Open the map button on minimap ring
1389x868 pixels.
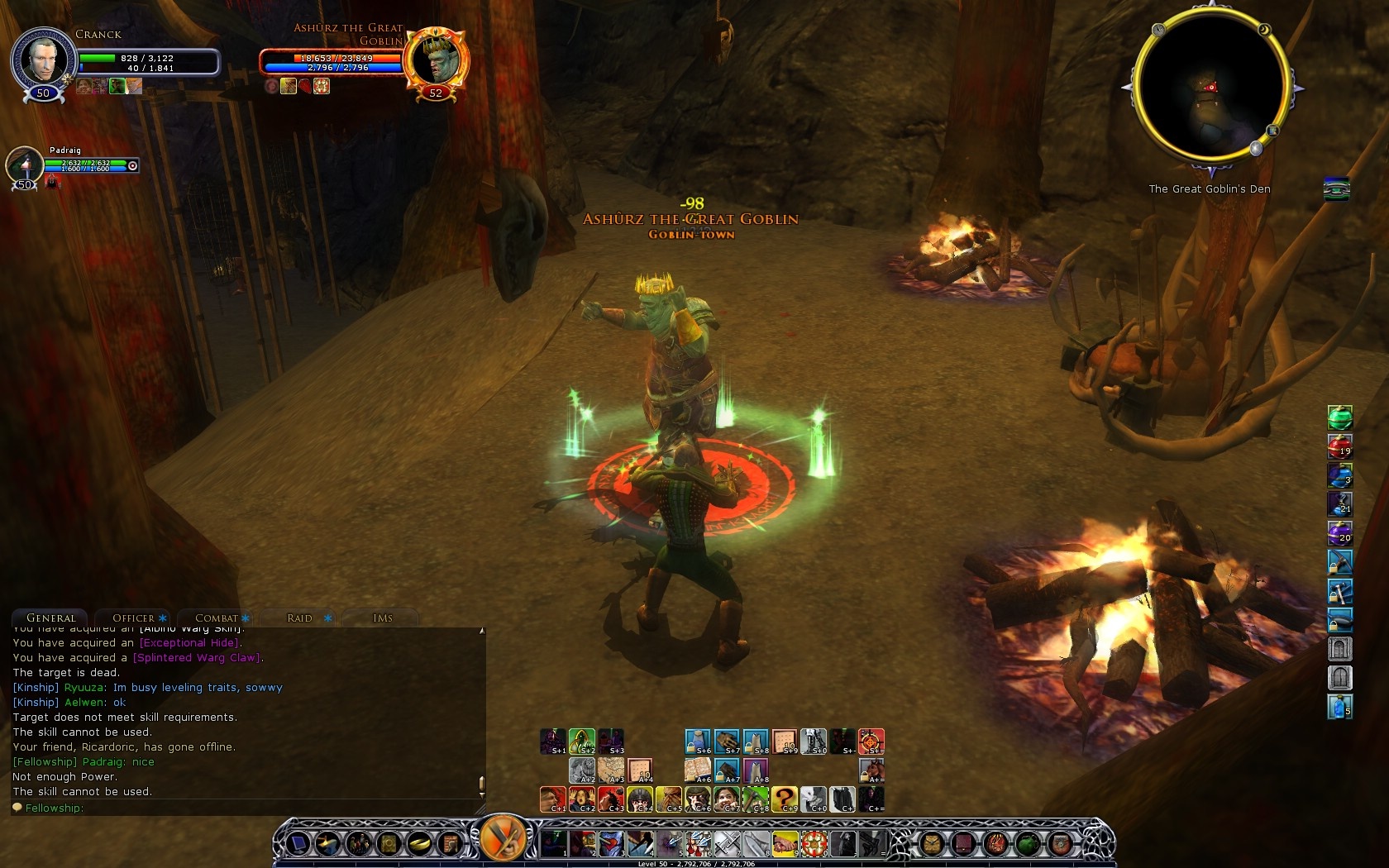click(x=1273, y=131)
